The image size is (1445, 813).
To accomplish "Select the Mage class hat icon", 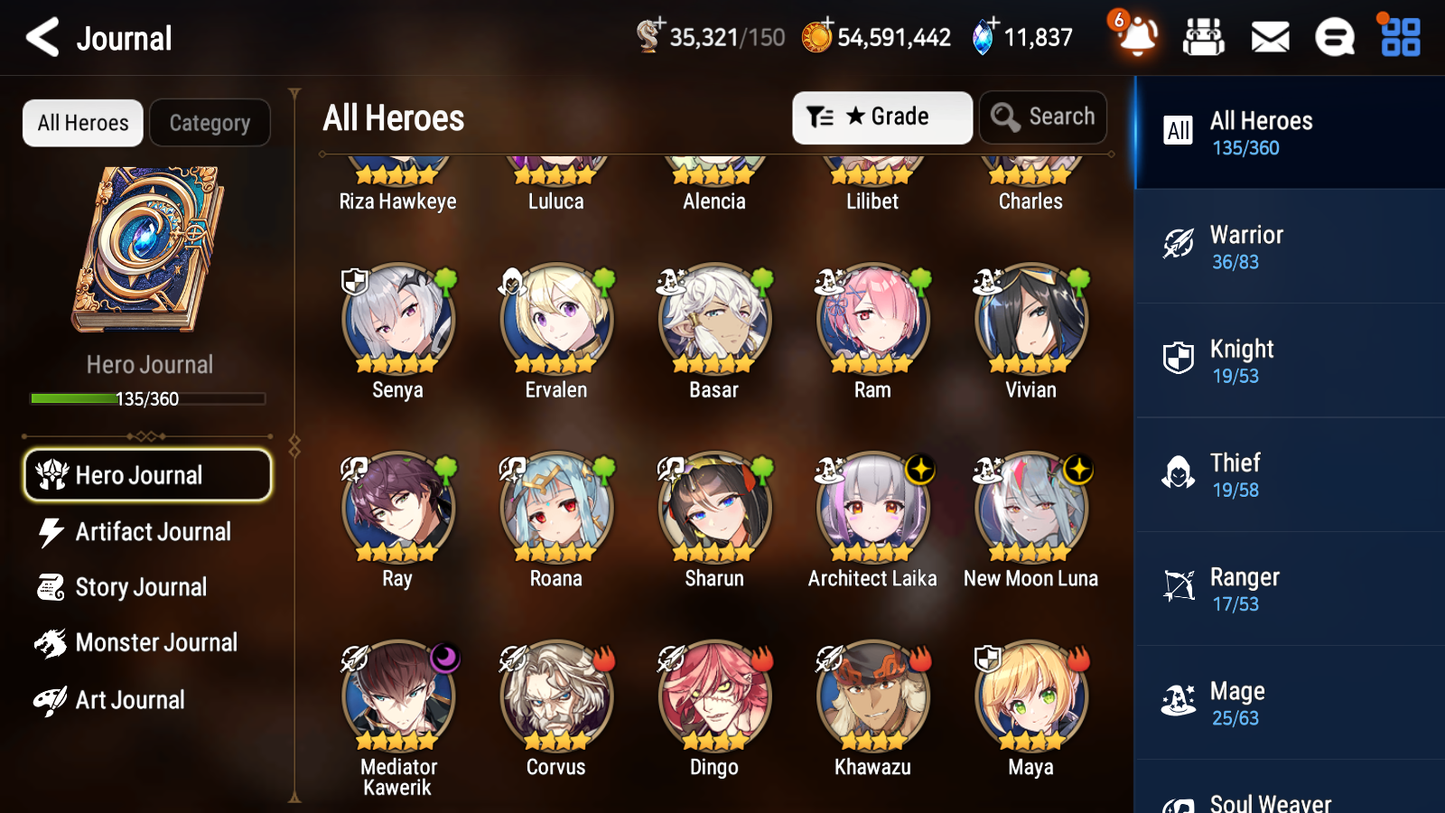I will click(x=1179, y=702).
